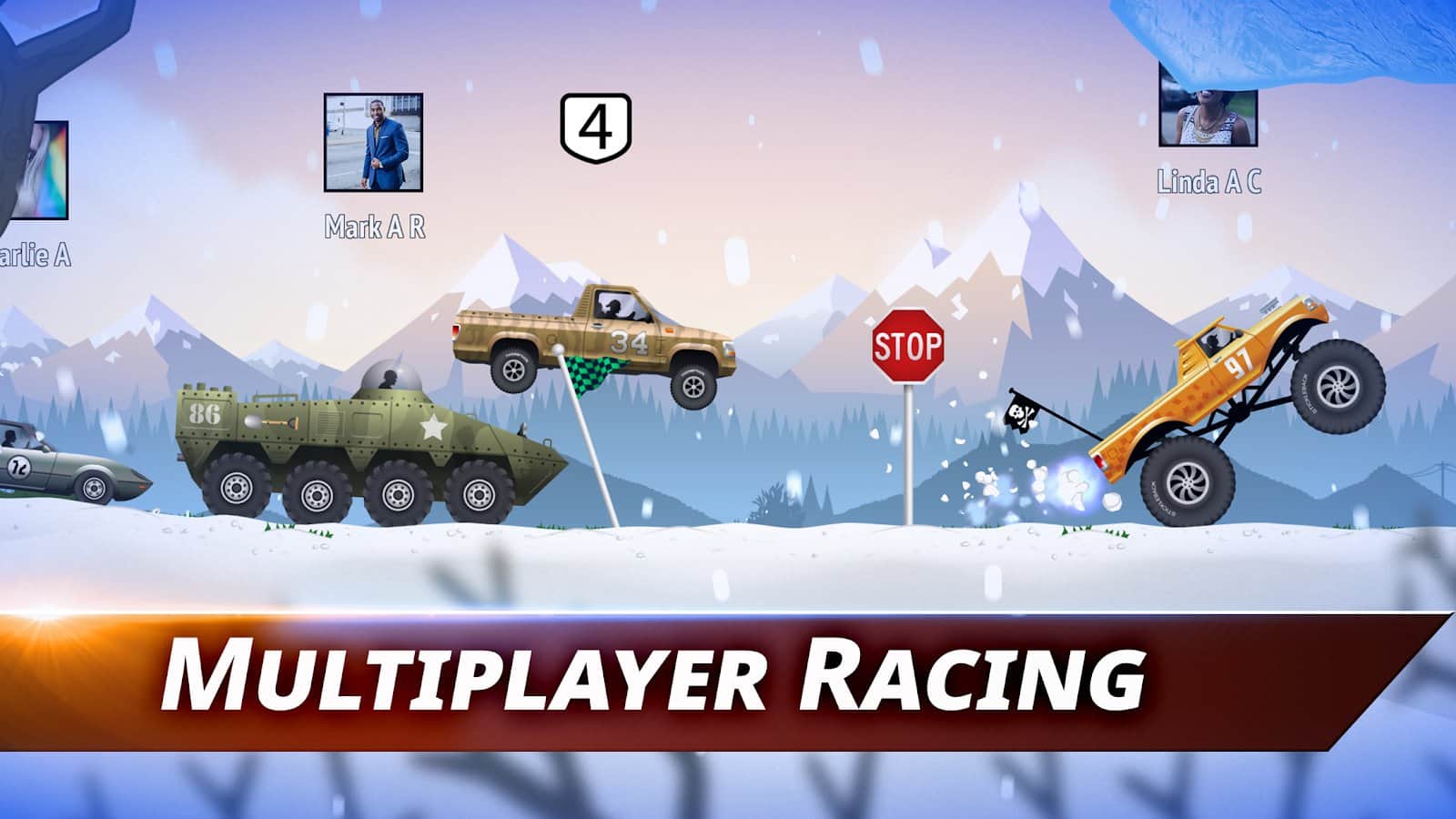
Task: Click Mark A R's profile avatar
Action: click(373, 141)
